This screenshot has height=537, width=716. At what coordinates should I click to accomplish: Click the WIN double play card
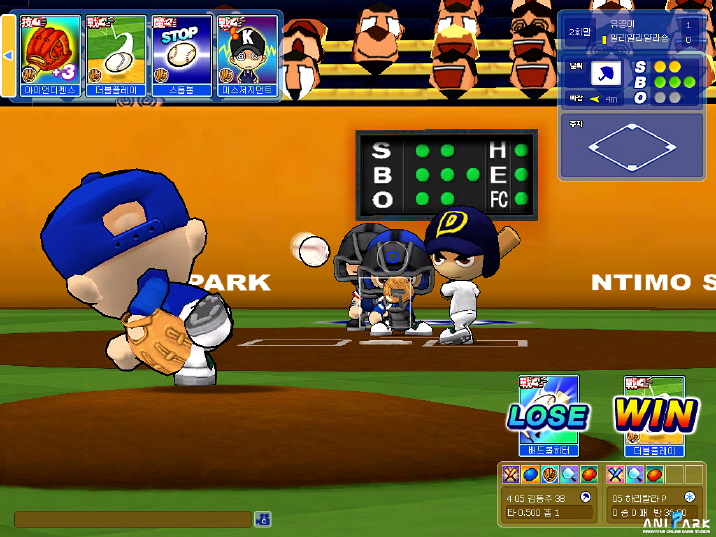(655, 414)
